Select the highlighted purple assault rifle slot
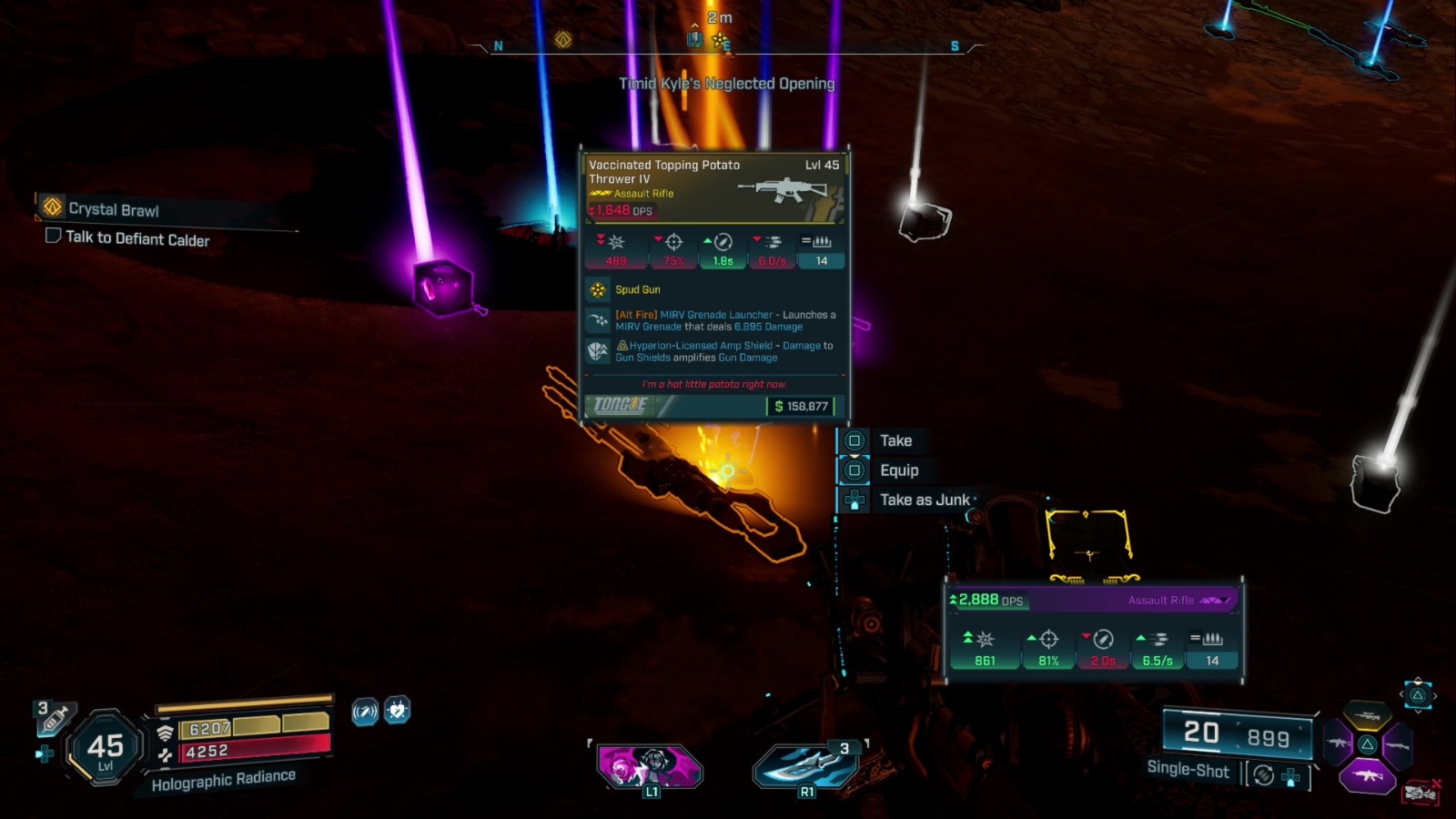The height and width of the screenshot is (819, 1456). tap(1368, 775)
